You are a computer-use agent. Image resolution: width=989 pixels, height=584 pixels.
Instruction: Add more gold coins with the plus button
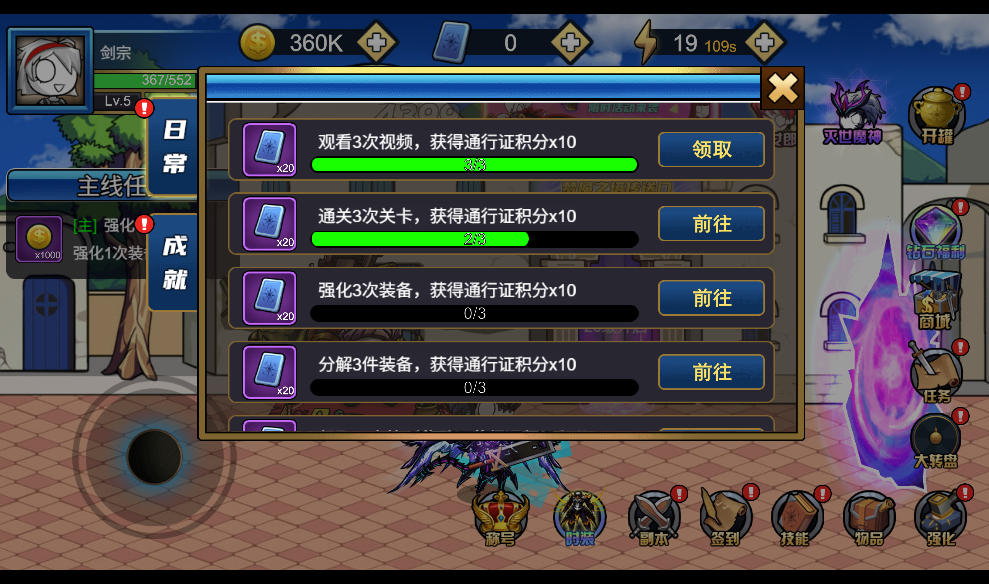376,43
